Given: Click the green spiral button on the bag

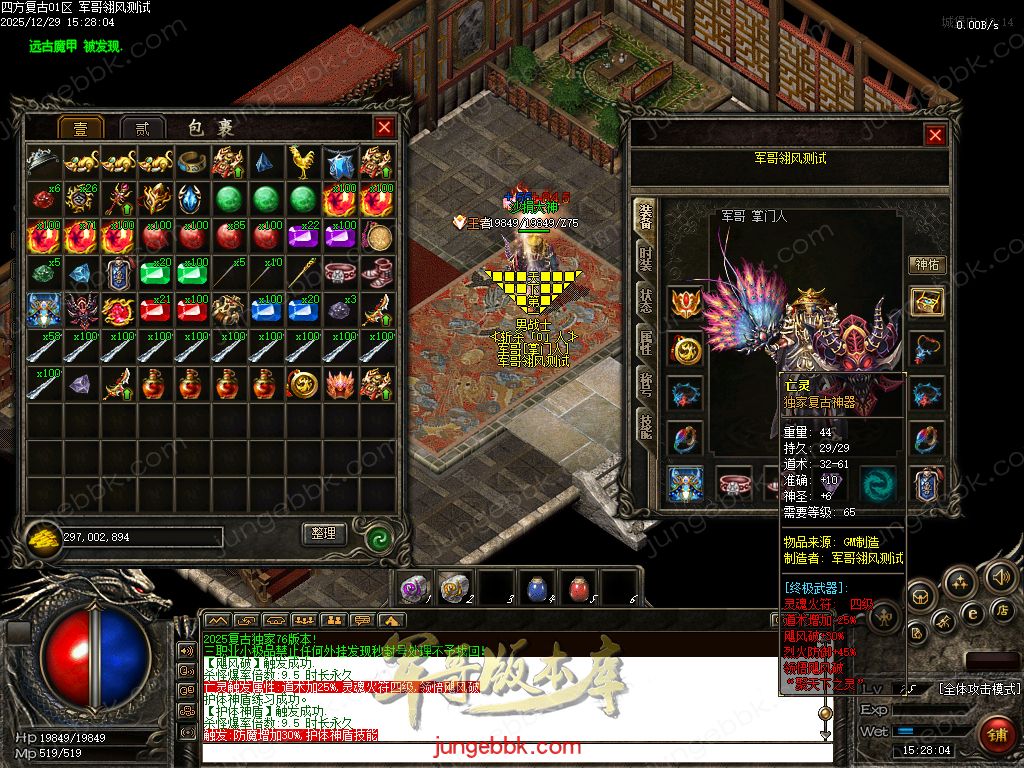Looking at the screenshot, I should point(377,537).
